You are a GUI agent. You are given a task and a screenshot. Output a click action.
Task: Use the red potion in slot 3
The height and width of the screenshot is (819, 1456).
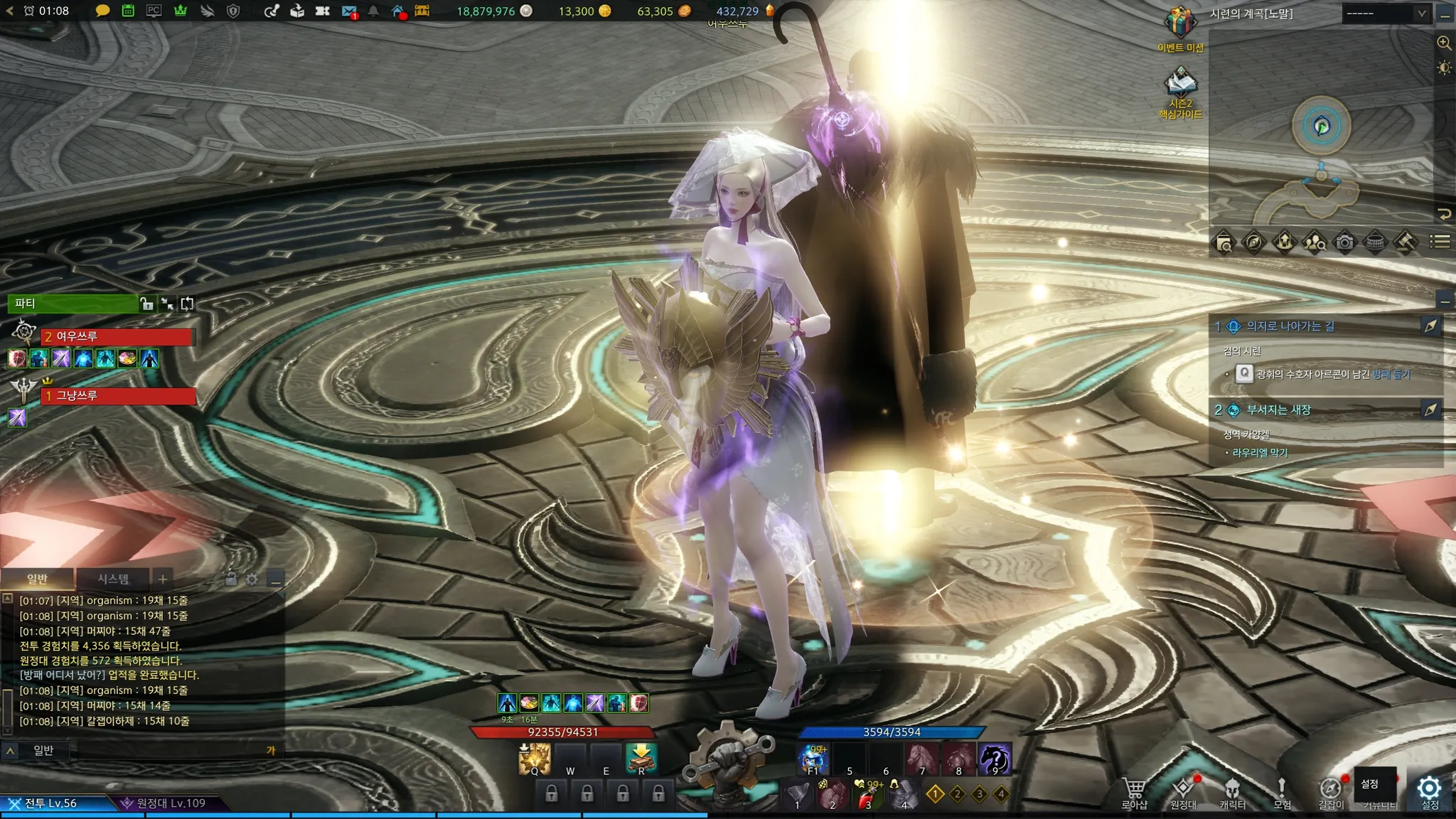click(868, 795)
